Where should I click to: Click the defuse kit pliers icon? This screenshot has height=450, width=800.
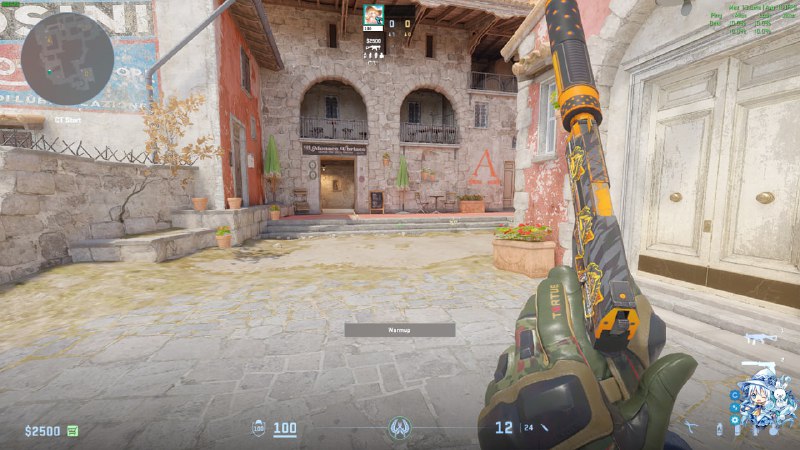point(691,428)
